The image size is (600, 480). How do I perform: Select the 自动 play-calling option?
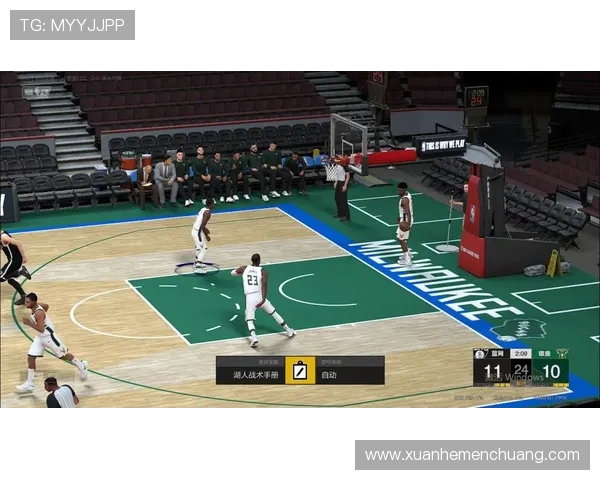point(329,375)
